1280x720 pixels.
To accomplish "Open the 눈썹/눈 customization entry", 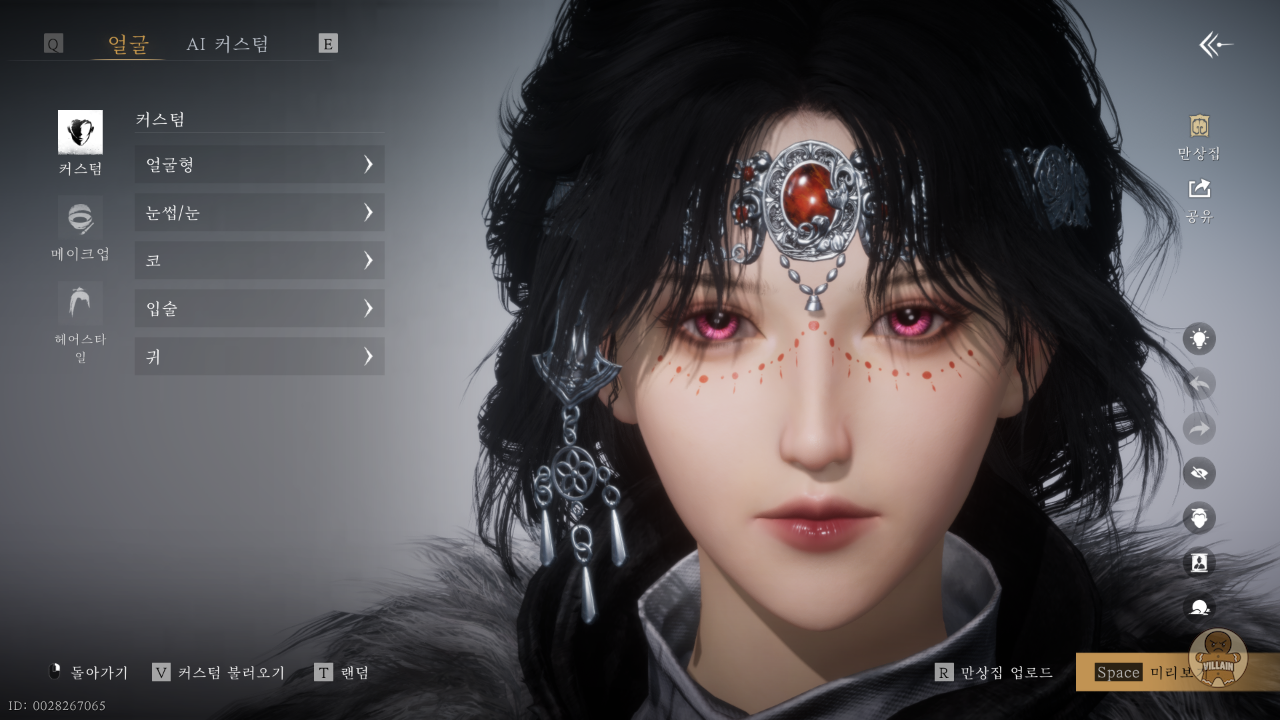I will tap(259, 213).
